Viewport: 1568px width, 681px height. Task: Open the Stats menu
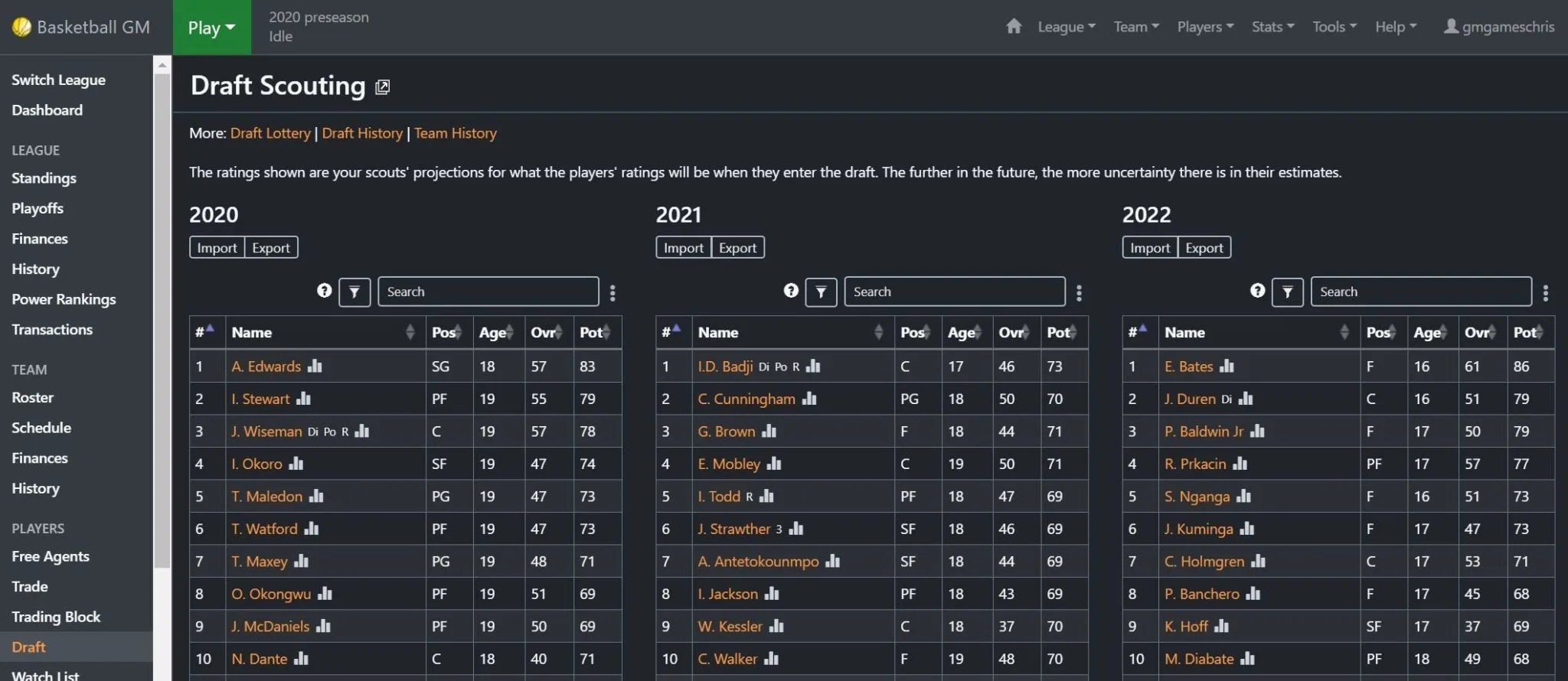tap(1271, 26)
